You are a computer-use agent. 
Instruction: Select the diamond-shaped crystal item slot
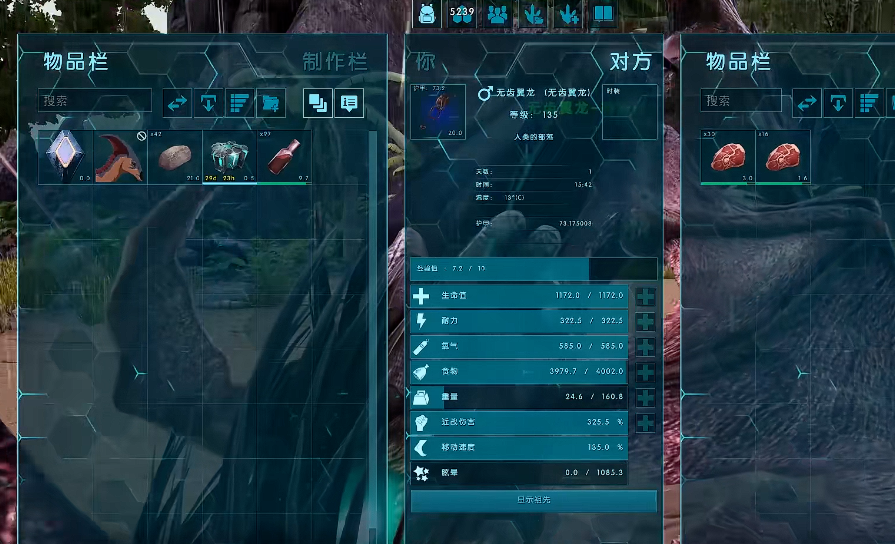click(66, 158)
